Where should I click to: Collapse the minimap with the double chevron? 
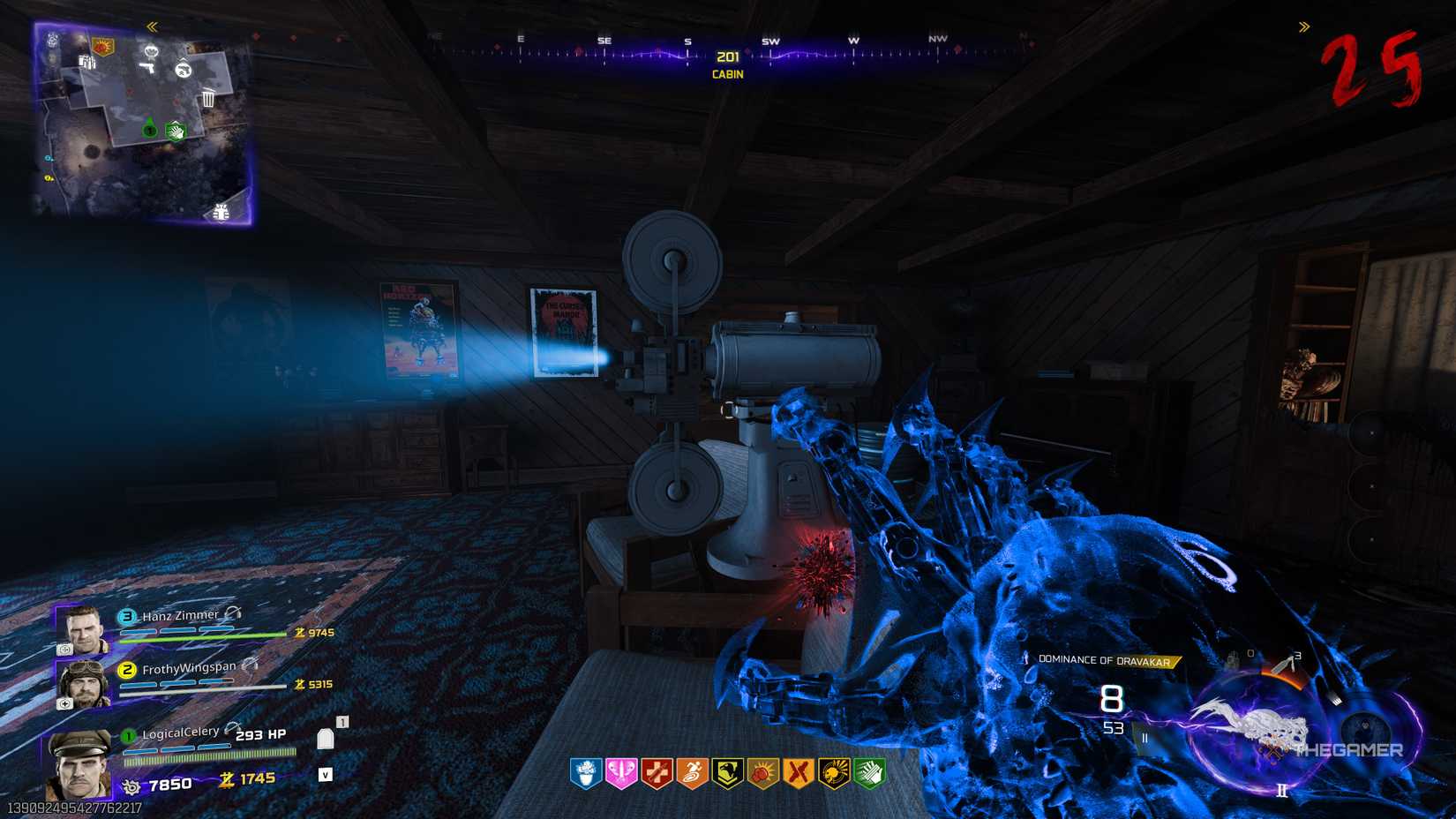151,26
